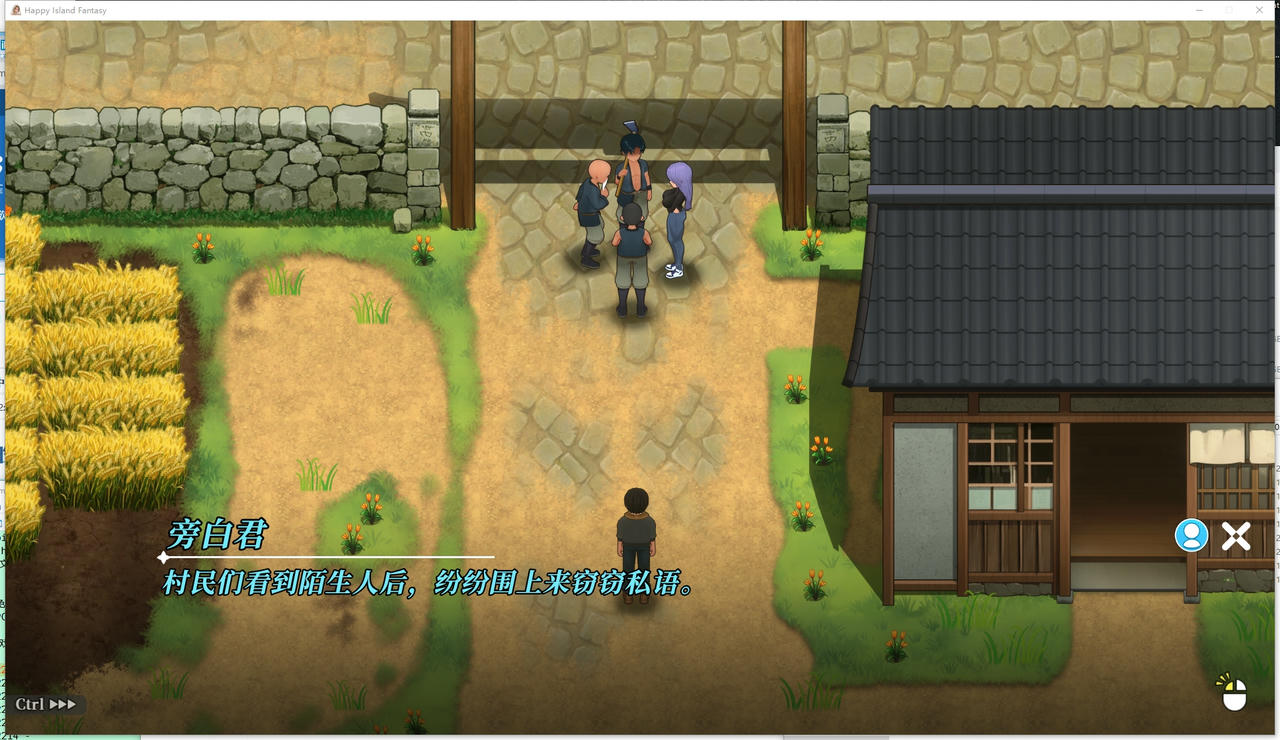Toggle dialogue skip using the X icon

coord(1236,536)
